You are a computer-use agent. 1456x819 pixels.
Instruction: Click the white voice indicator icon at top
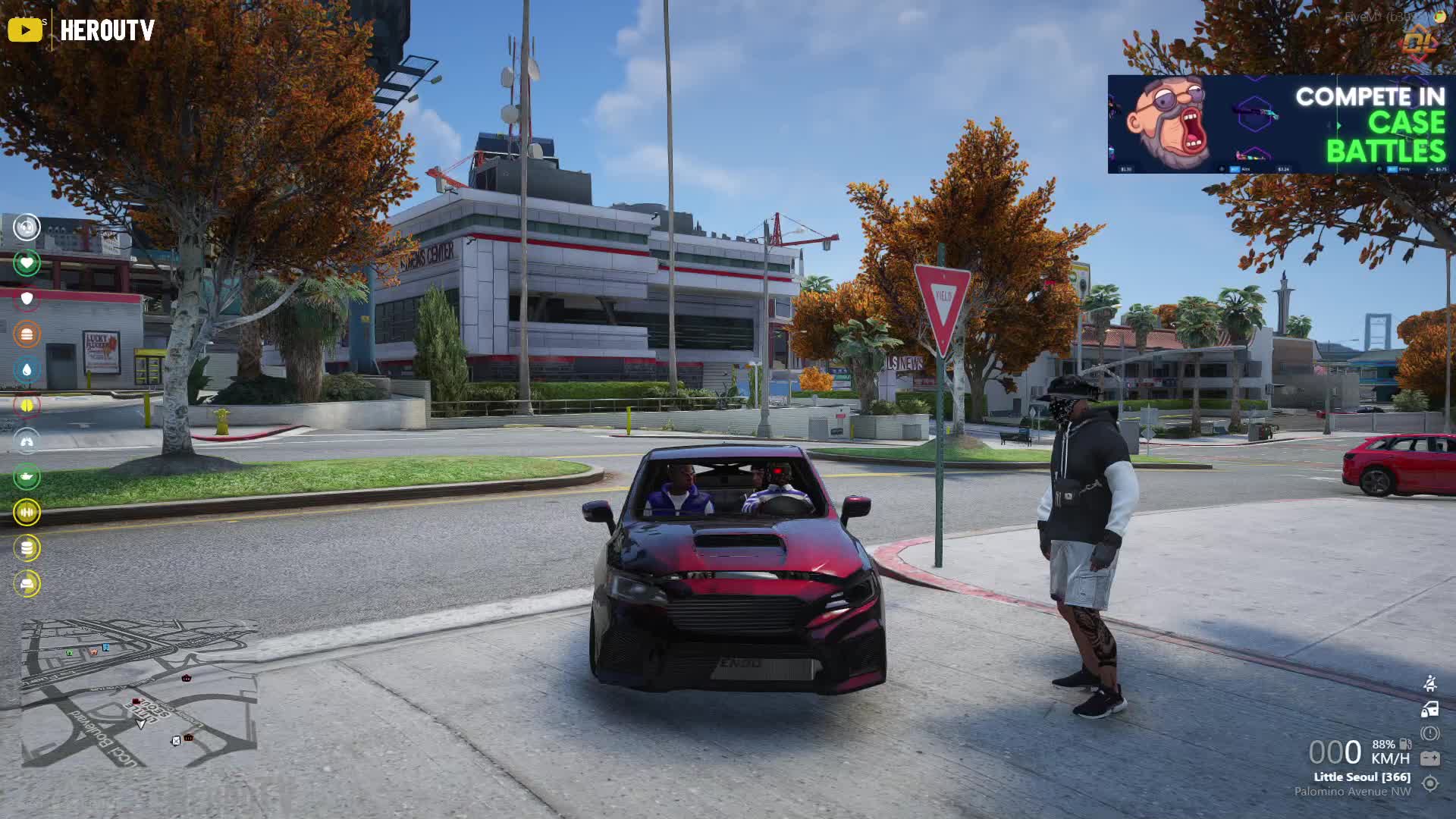click(x=27, y=227)
